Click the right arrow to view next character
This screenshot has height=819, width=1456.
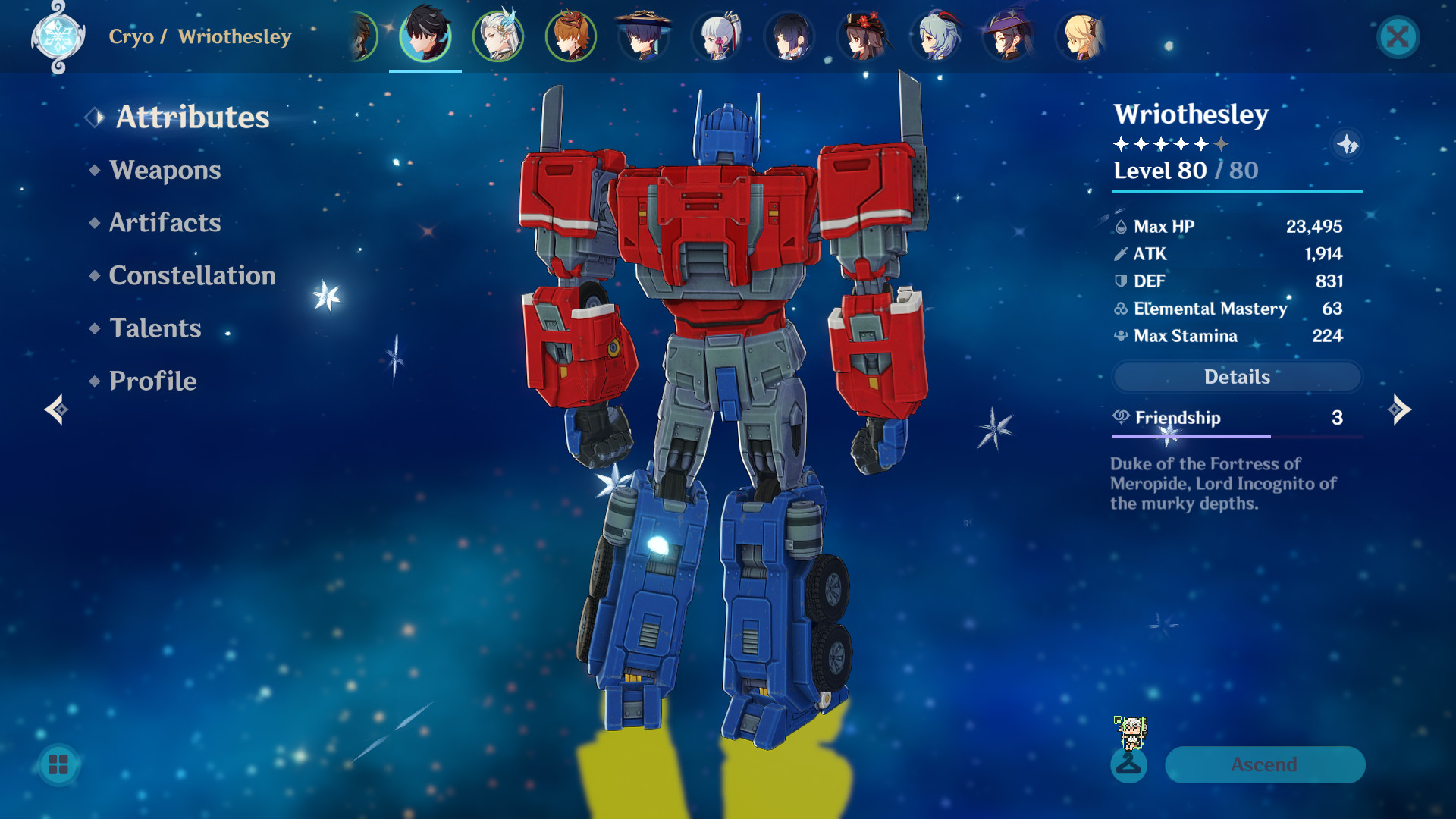coord(1400,409)
